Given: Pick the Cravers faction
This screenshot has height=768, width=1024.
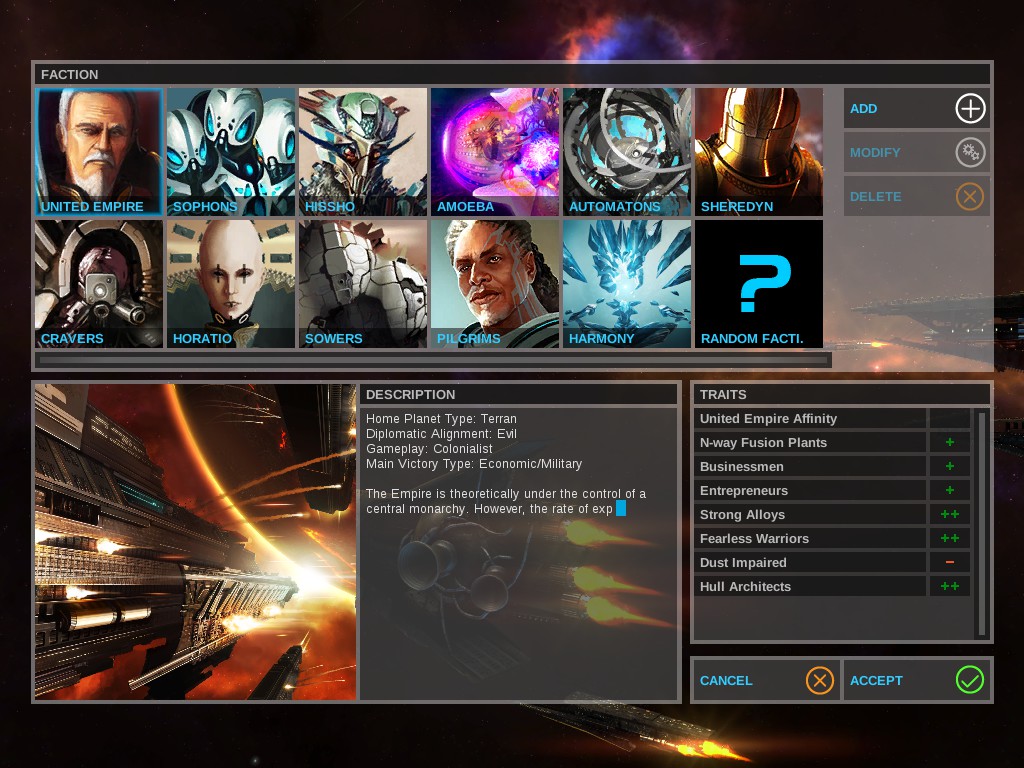Looking at the screenshot, I should (x=98, y=284).
